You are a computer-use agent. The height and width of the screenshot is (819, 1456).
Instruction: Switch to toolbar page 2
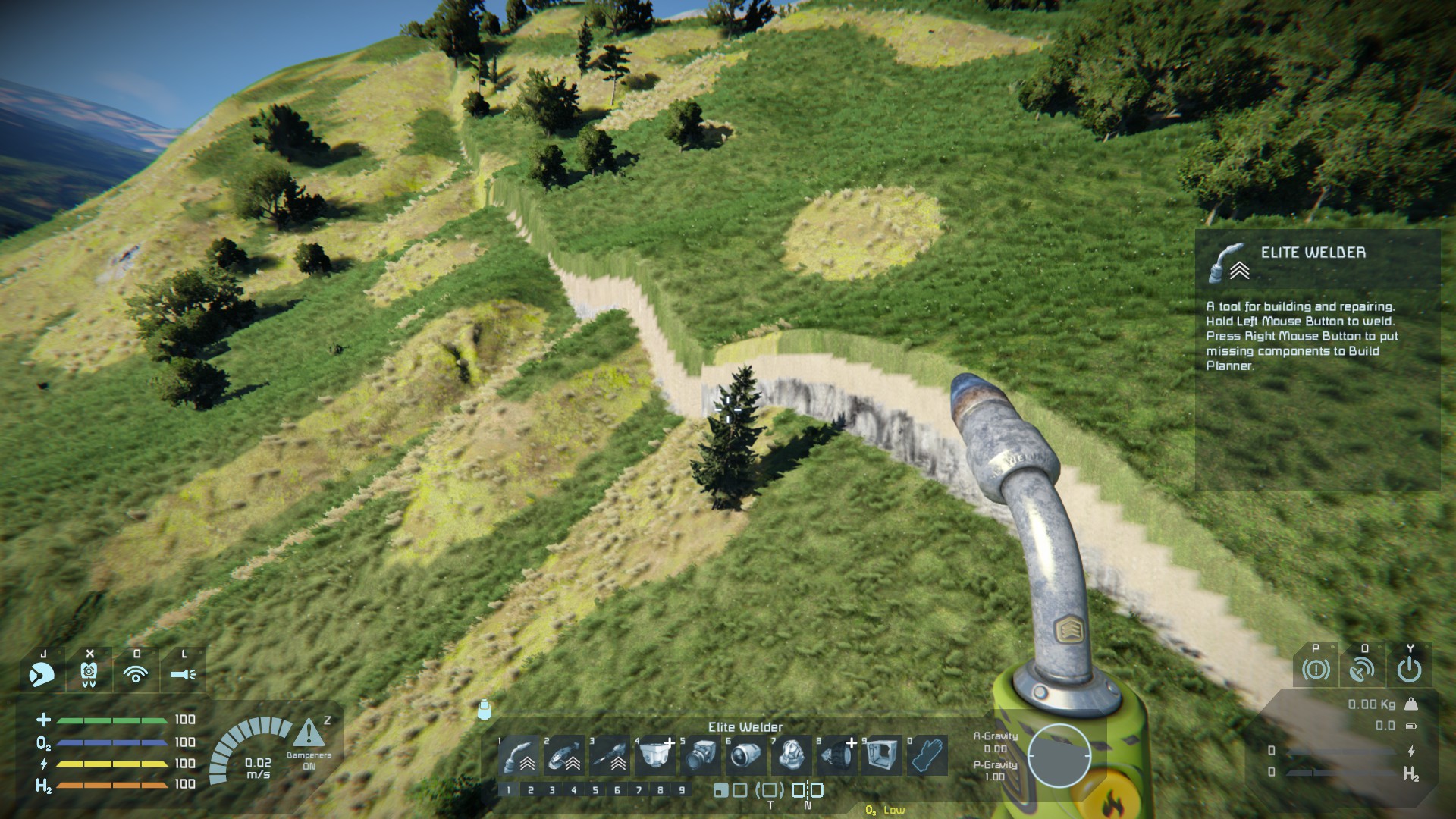coord(530,790)
